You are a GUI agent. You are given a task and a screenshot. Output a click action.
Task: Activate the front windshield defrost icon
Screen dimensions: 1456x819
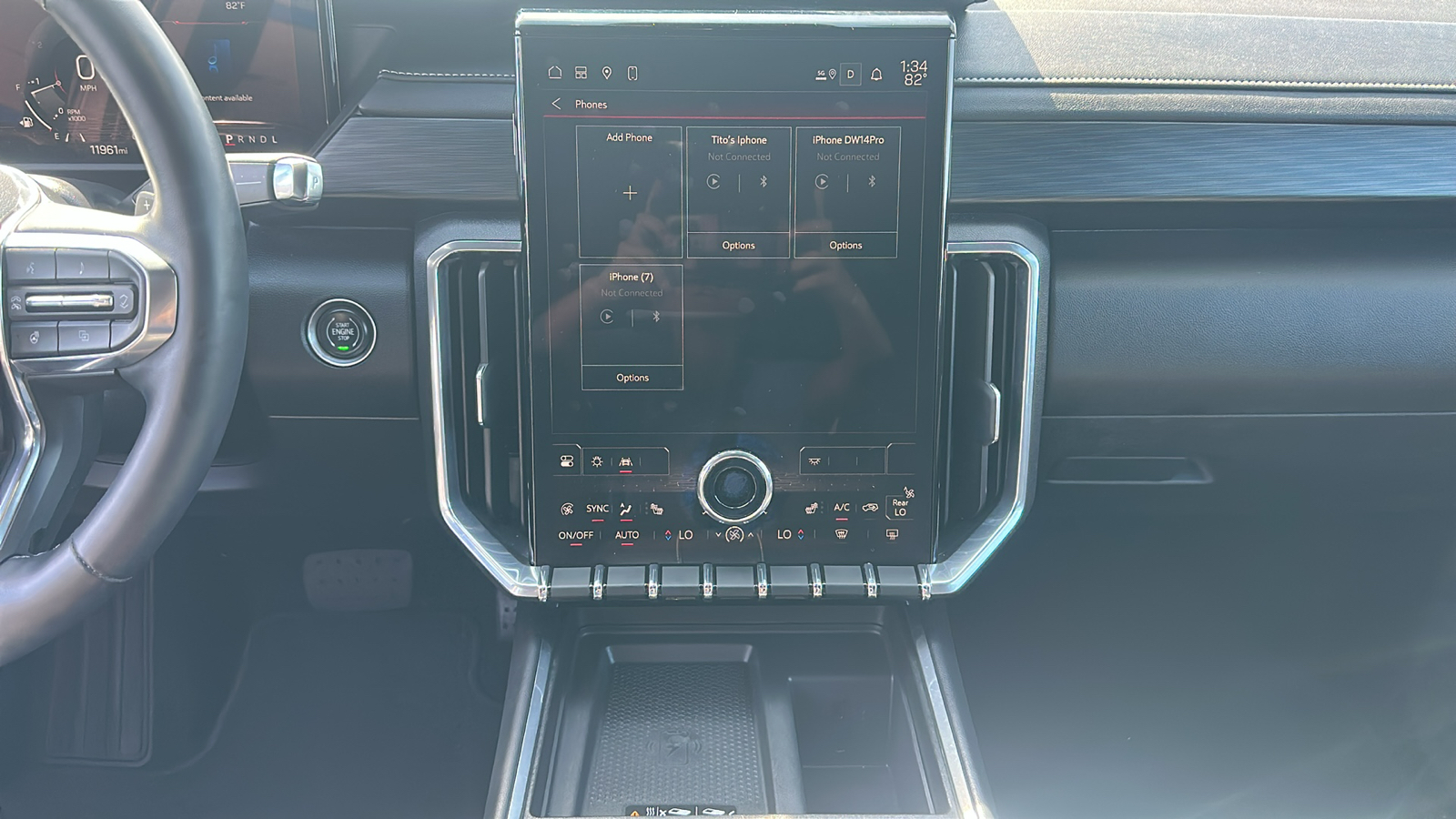(x=842, y=534)
